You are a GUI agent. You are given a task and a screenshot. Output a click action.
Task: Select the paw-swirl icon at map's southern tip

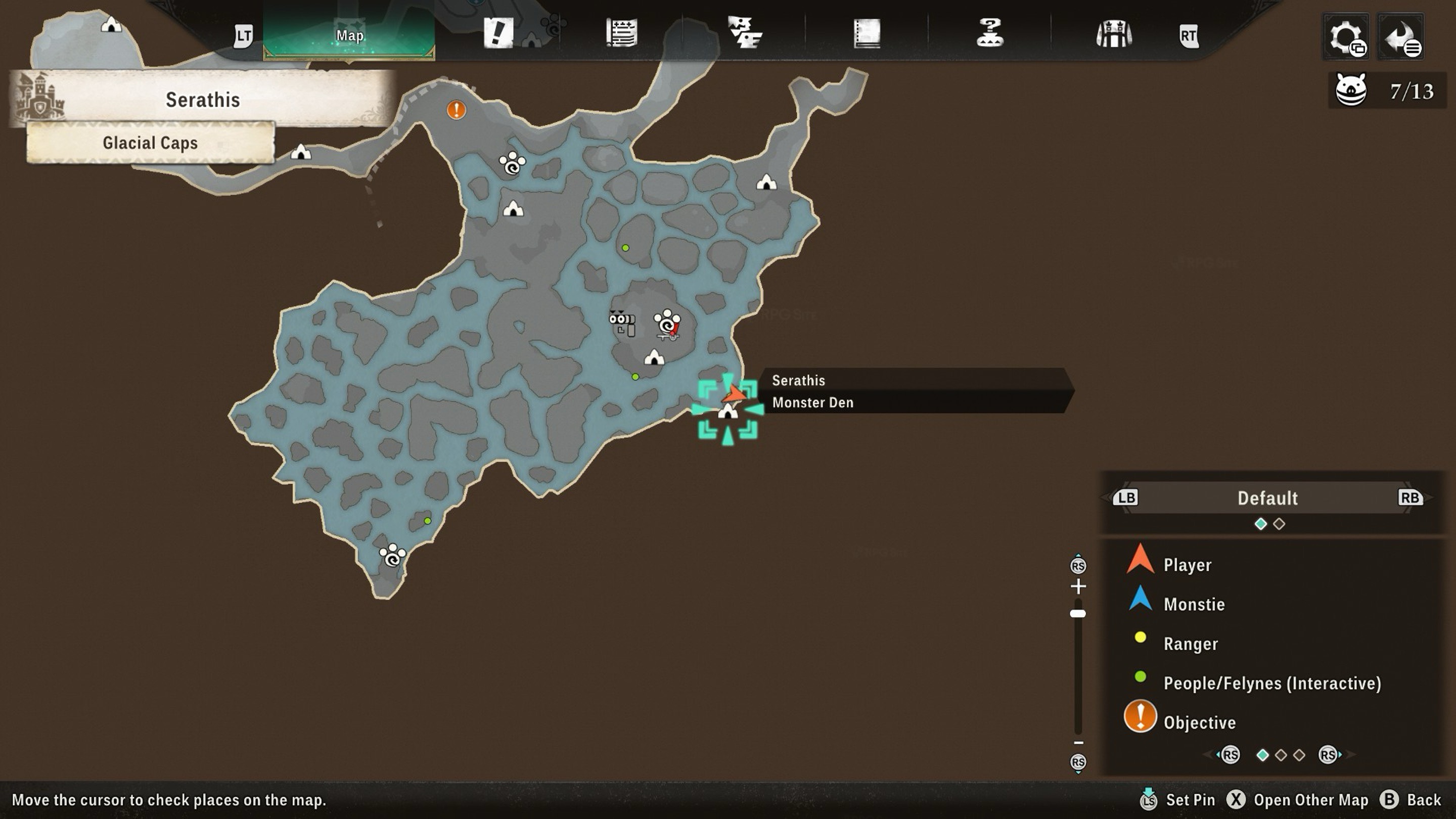[x=392, y=555]
